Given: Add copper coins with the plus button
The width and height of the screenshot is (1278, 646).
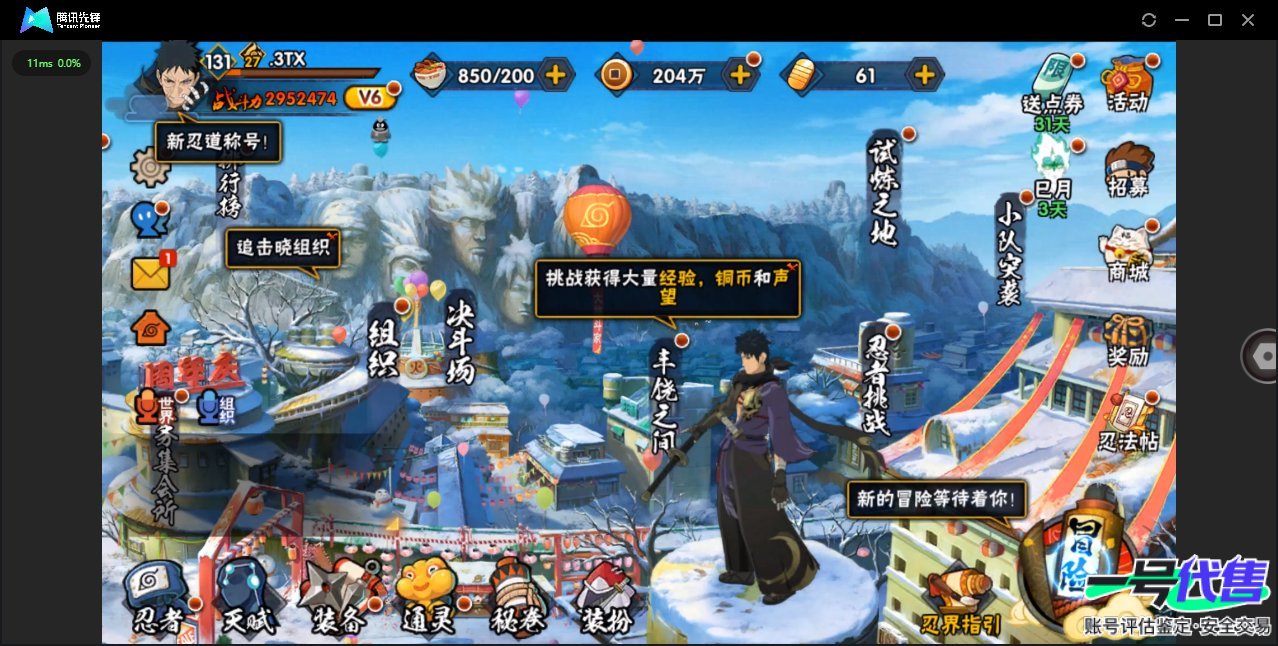Looking at the screenshot, I should pos(741,74).
